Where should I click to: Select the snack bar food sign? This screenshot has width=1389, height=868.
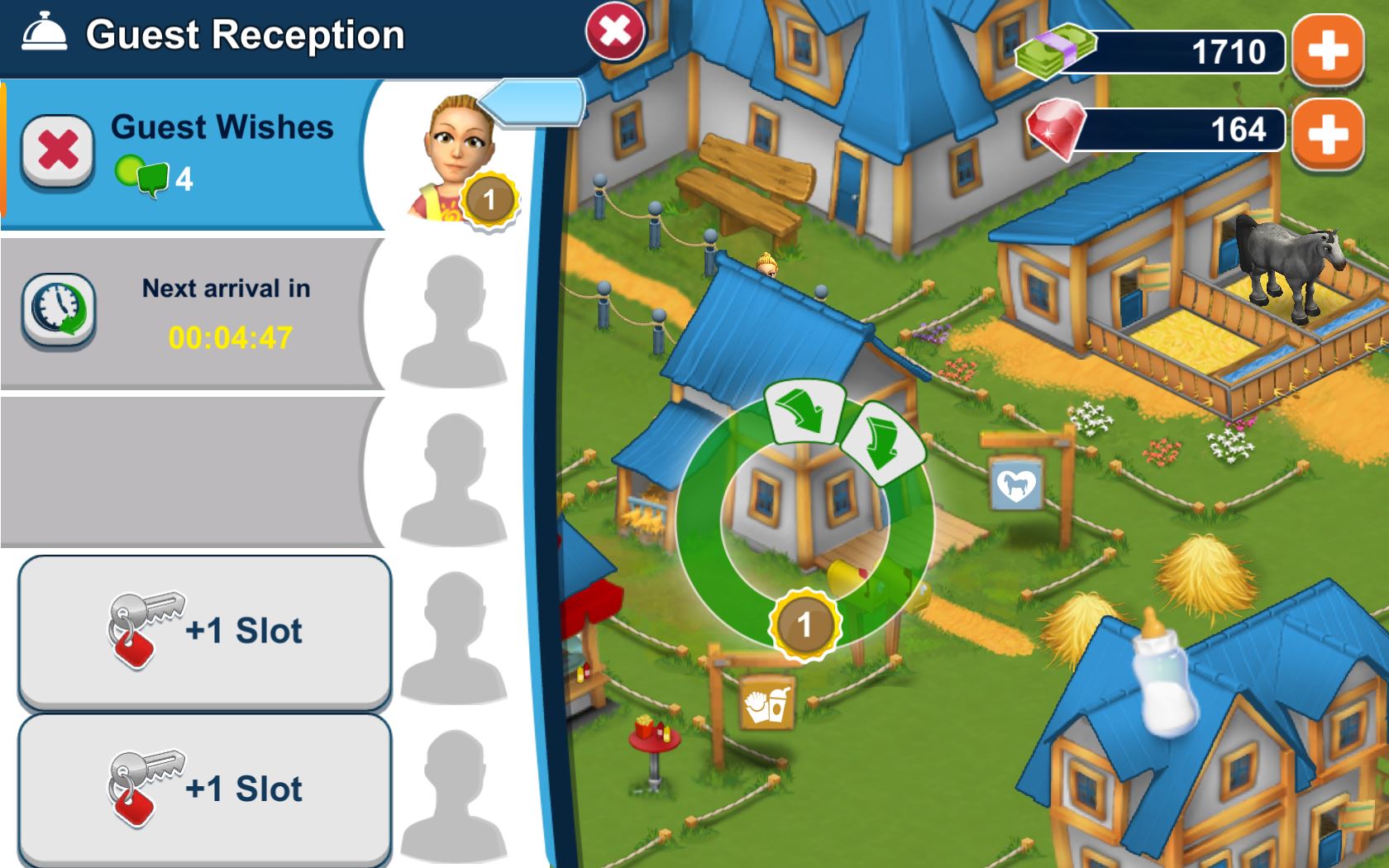coord(767,703)
